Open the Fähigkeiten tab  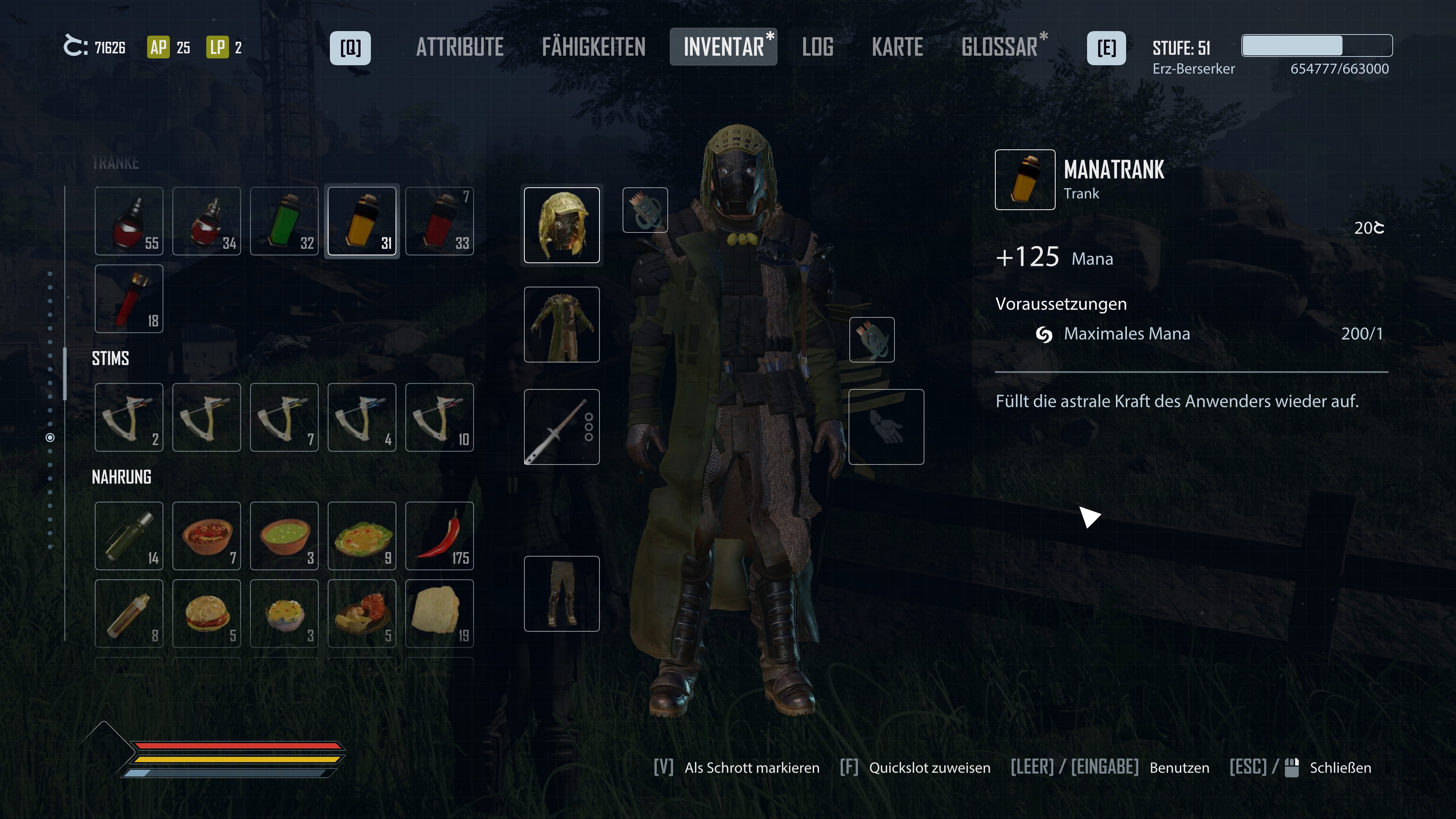tap(593, 47)
